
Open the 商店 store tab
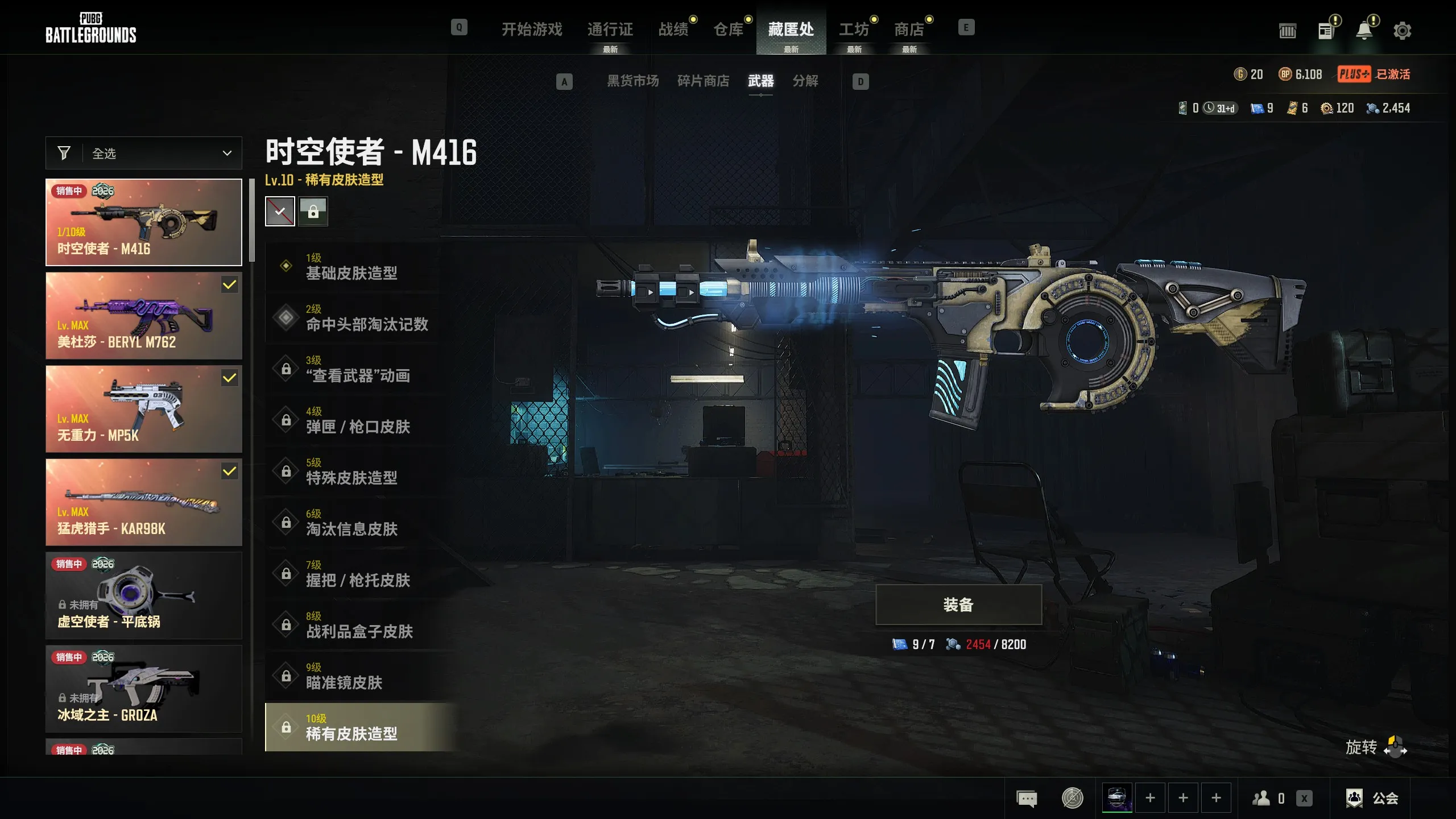click(908, 29)
